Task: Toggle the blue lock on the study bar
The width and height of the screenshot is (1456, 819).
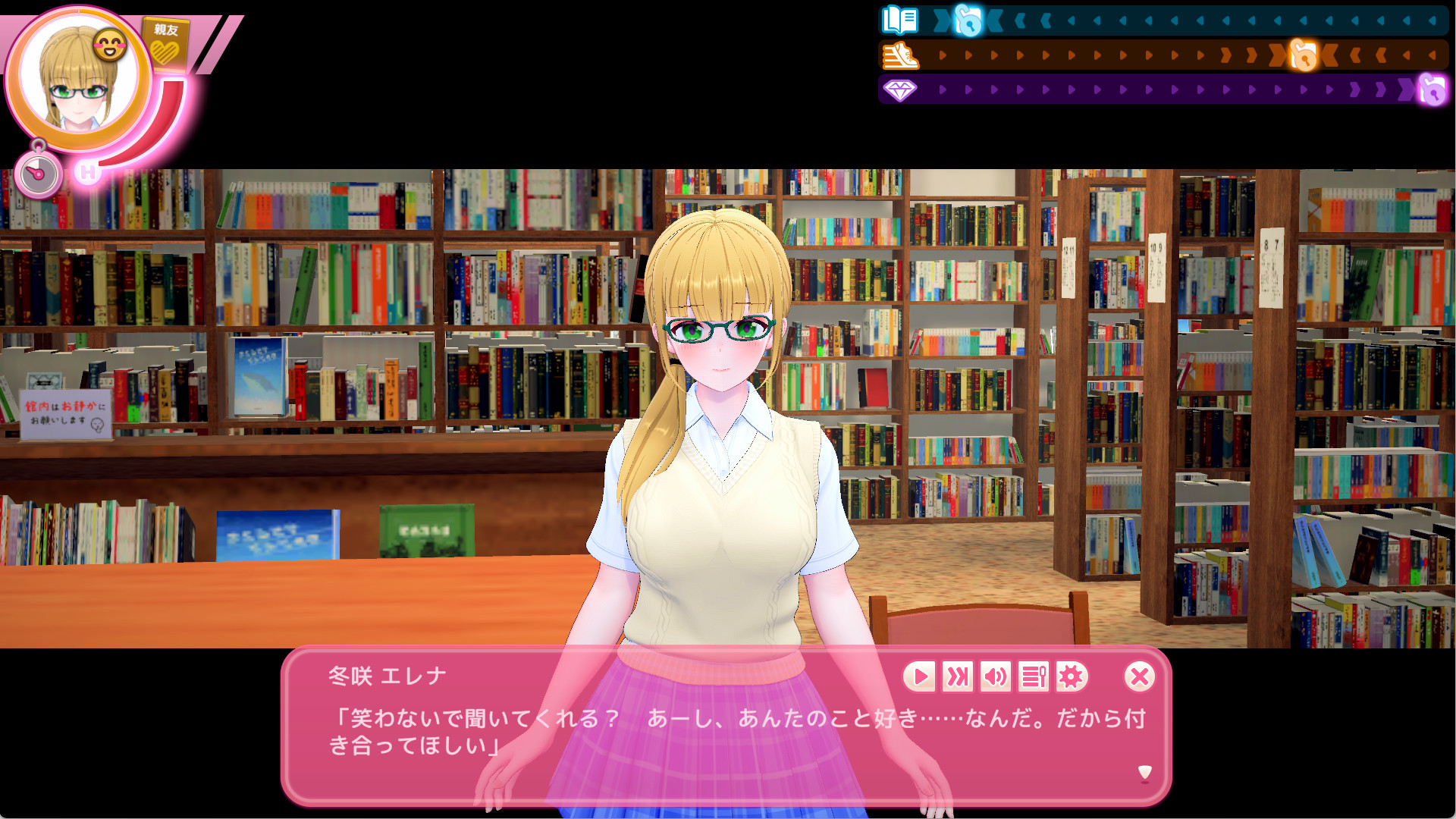Action: coord(968,20)
